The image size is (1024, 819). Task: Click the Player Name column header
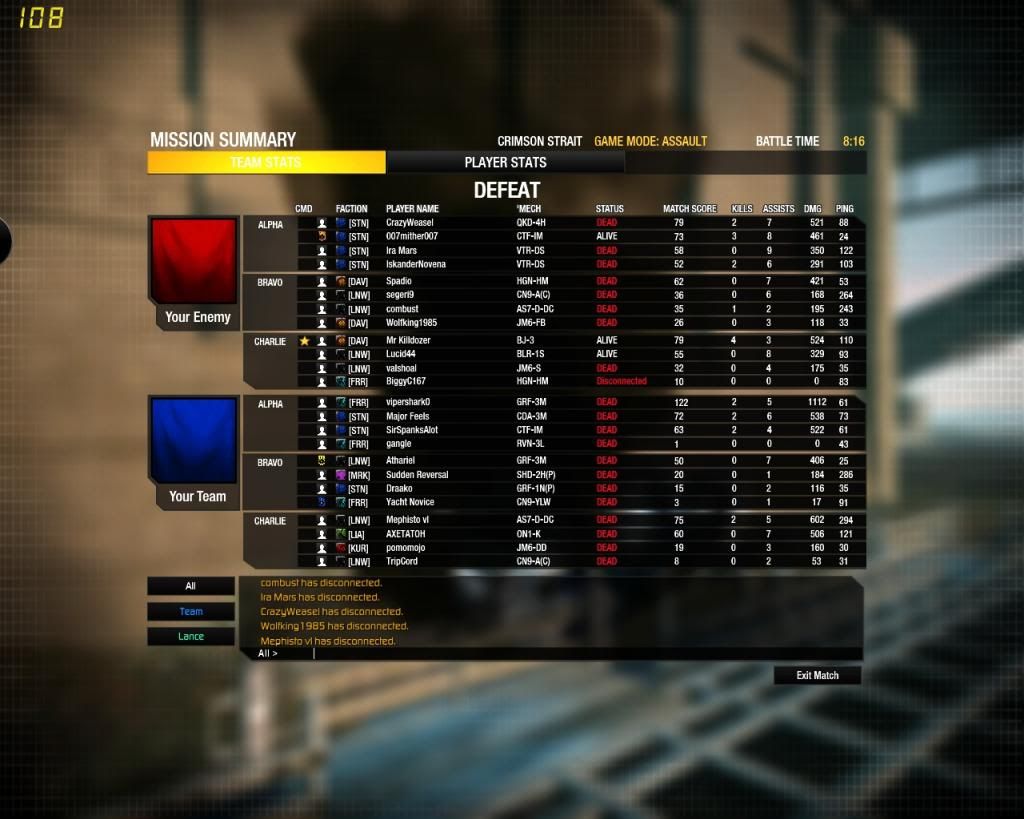pos(412,209)
